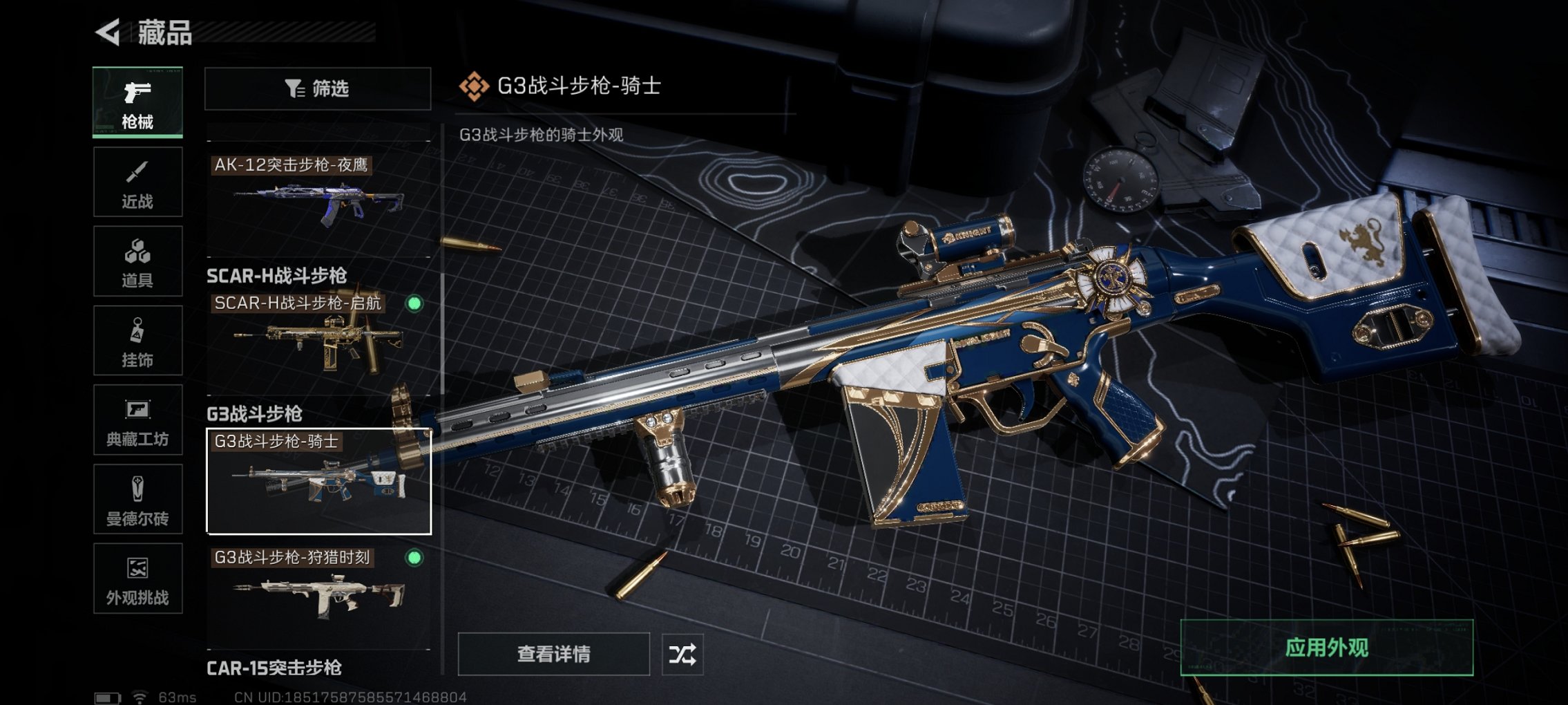
Task: Open the 挂饰 charms category
Action: coord(137,340)
